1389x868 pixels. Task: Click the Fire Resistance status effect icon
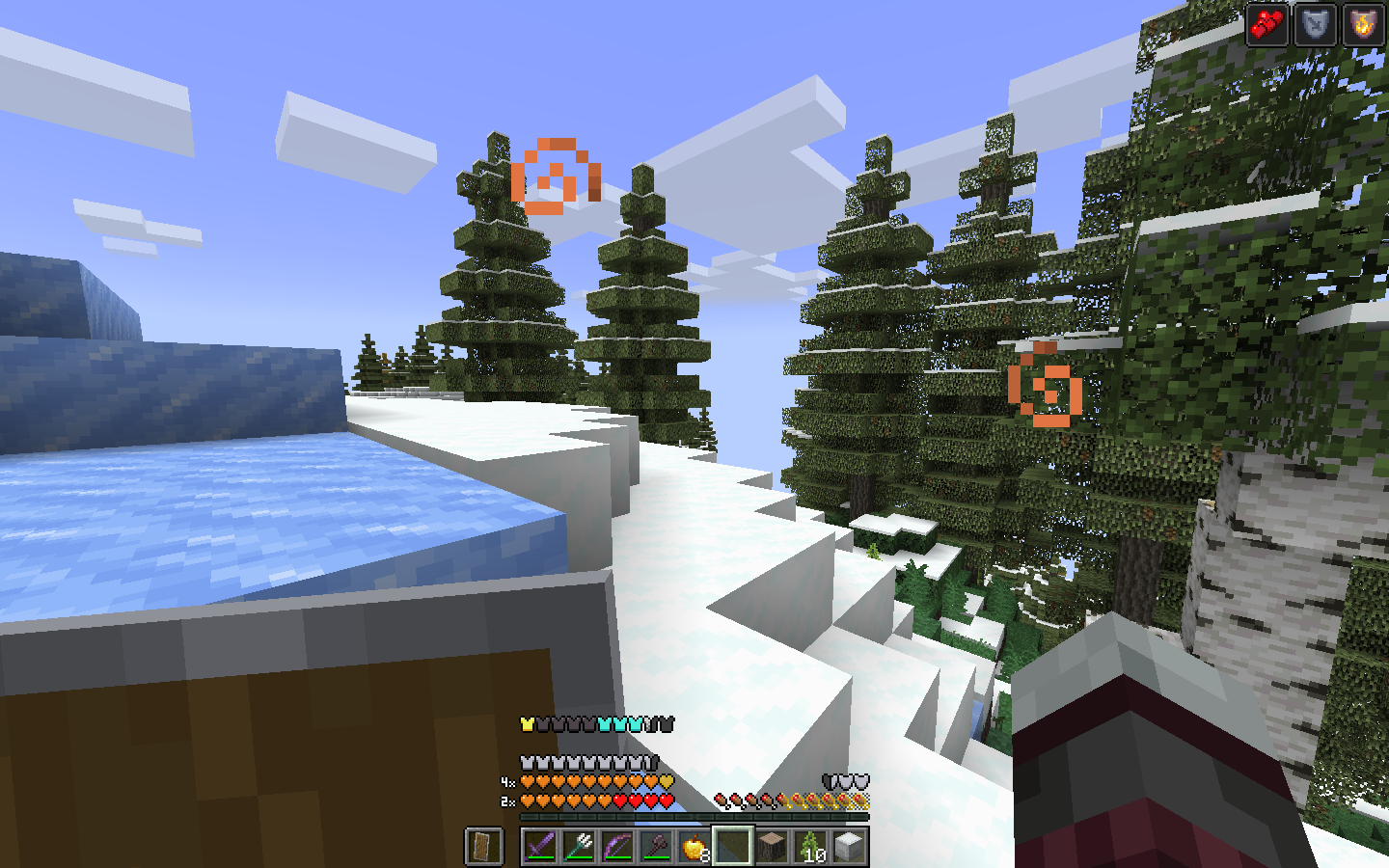(1363, 26)
